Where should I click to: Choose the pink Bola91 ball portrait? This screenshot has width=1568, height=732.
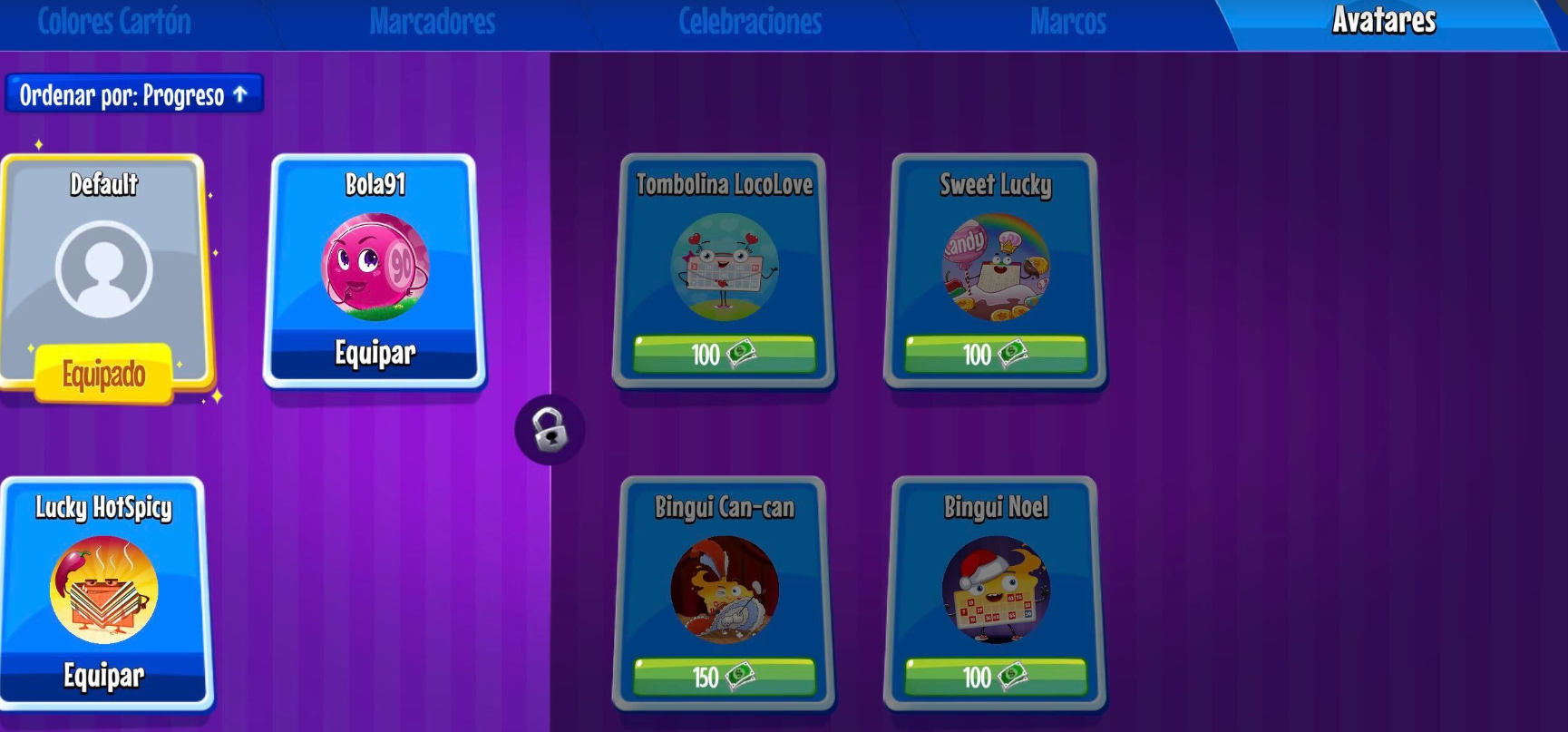375,267
